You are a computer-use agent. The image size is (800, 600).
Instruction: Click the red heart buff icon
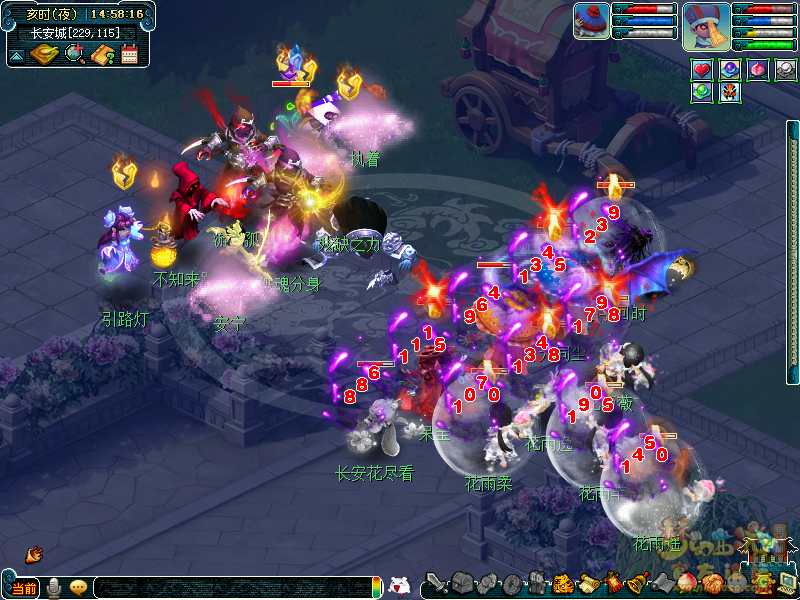[702, 70]
